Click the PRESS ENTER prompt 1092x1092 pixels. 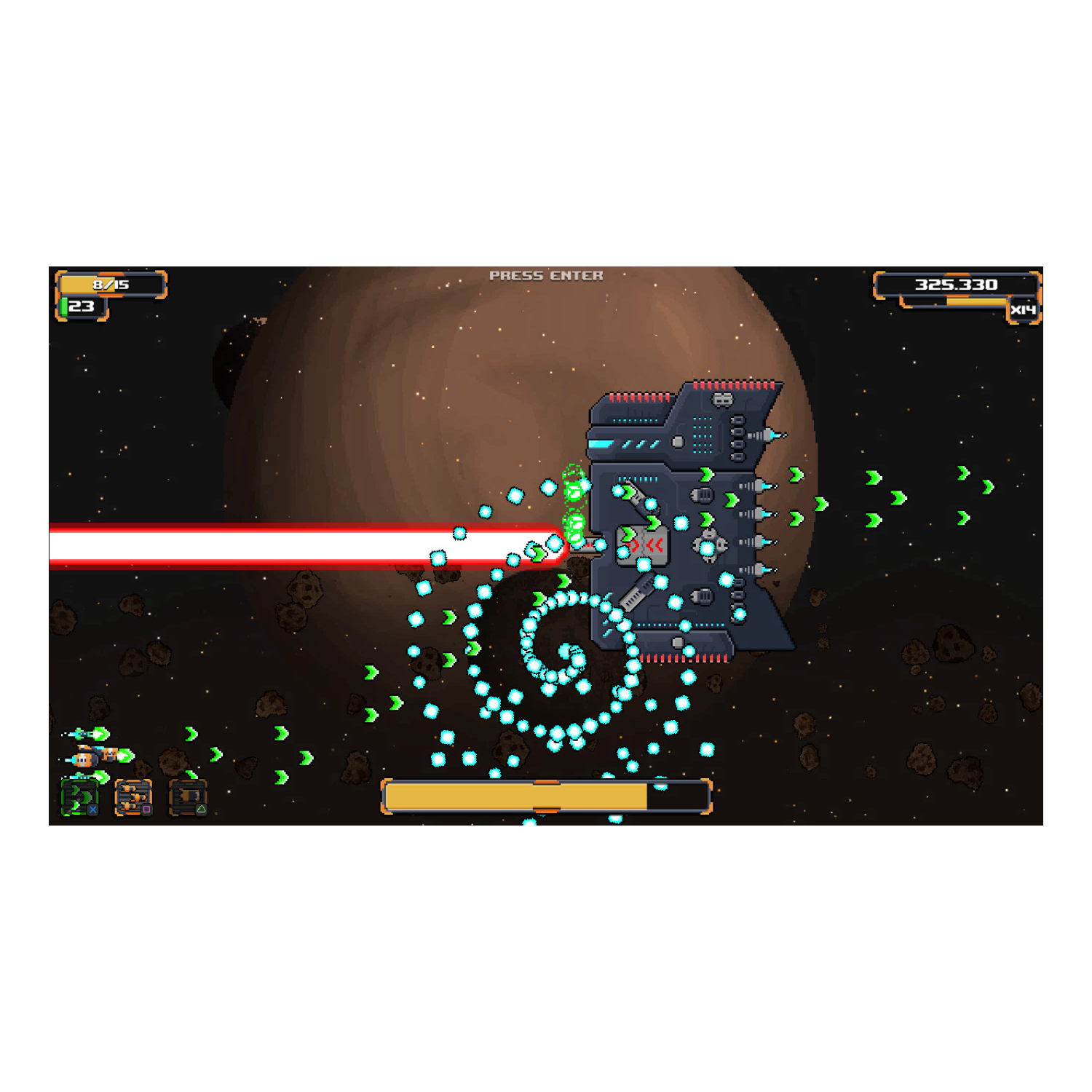point(546,275)
